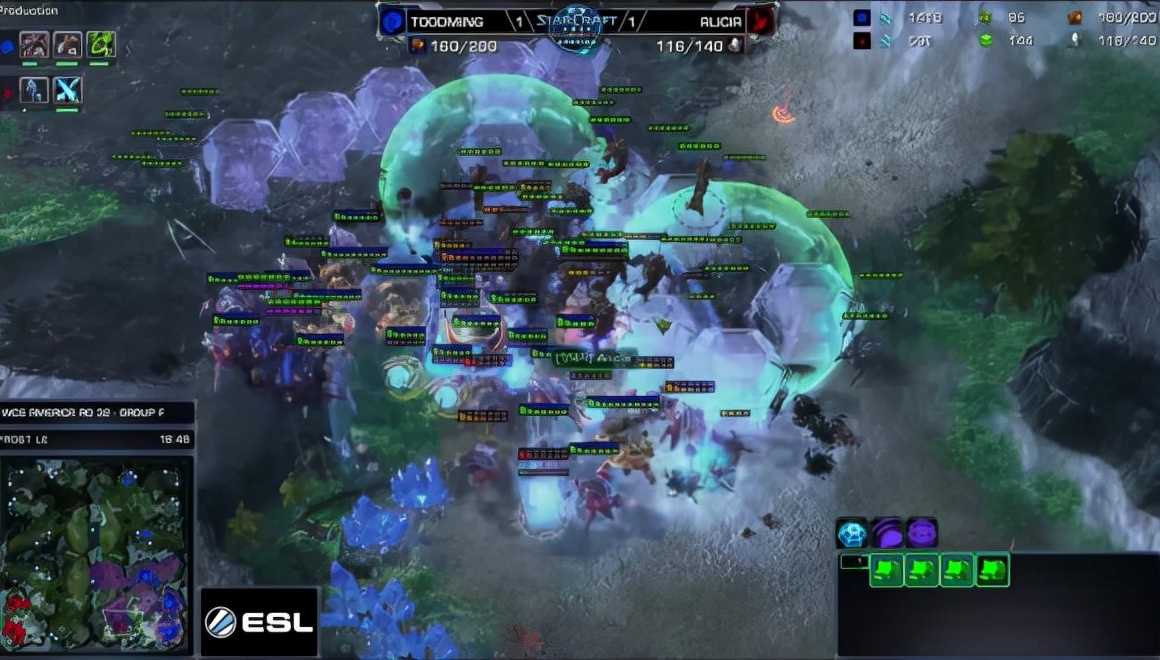
Task: Select the green glowing upgrade production icon
Action: tap(101, 44)
